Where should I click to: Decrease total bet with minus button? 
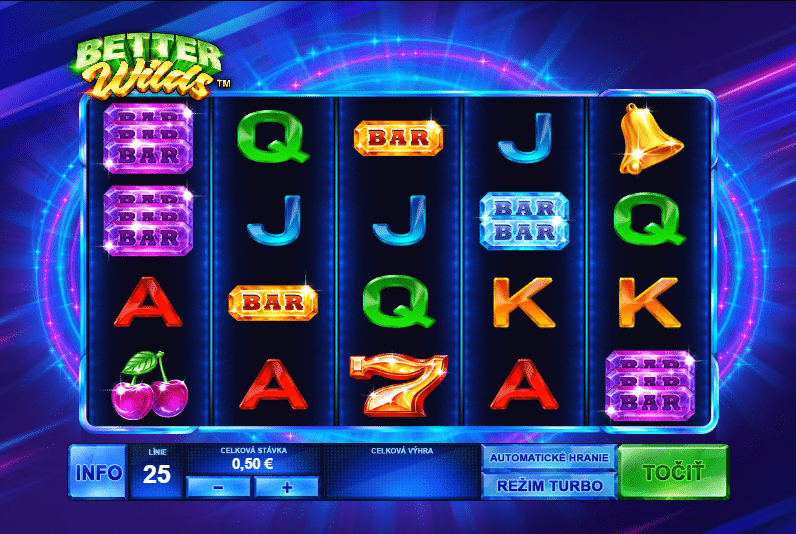click(219, 487)
